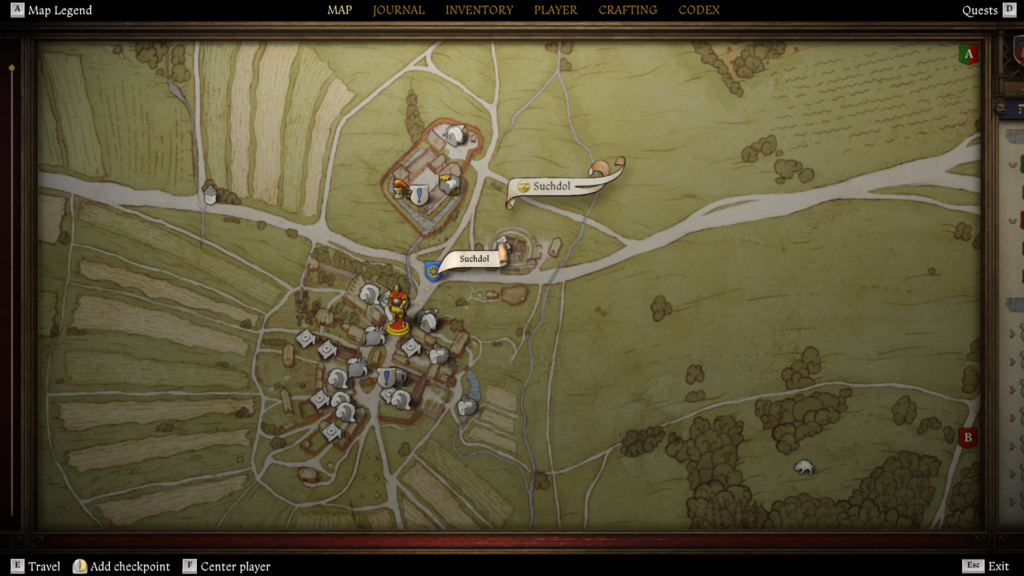Switch to the Crafting tab
The width and height of the screenshot is (1024, 576).
tap(628, 11)
